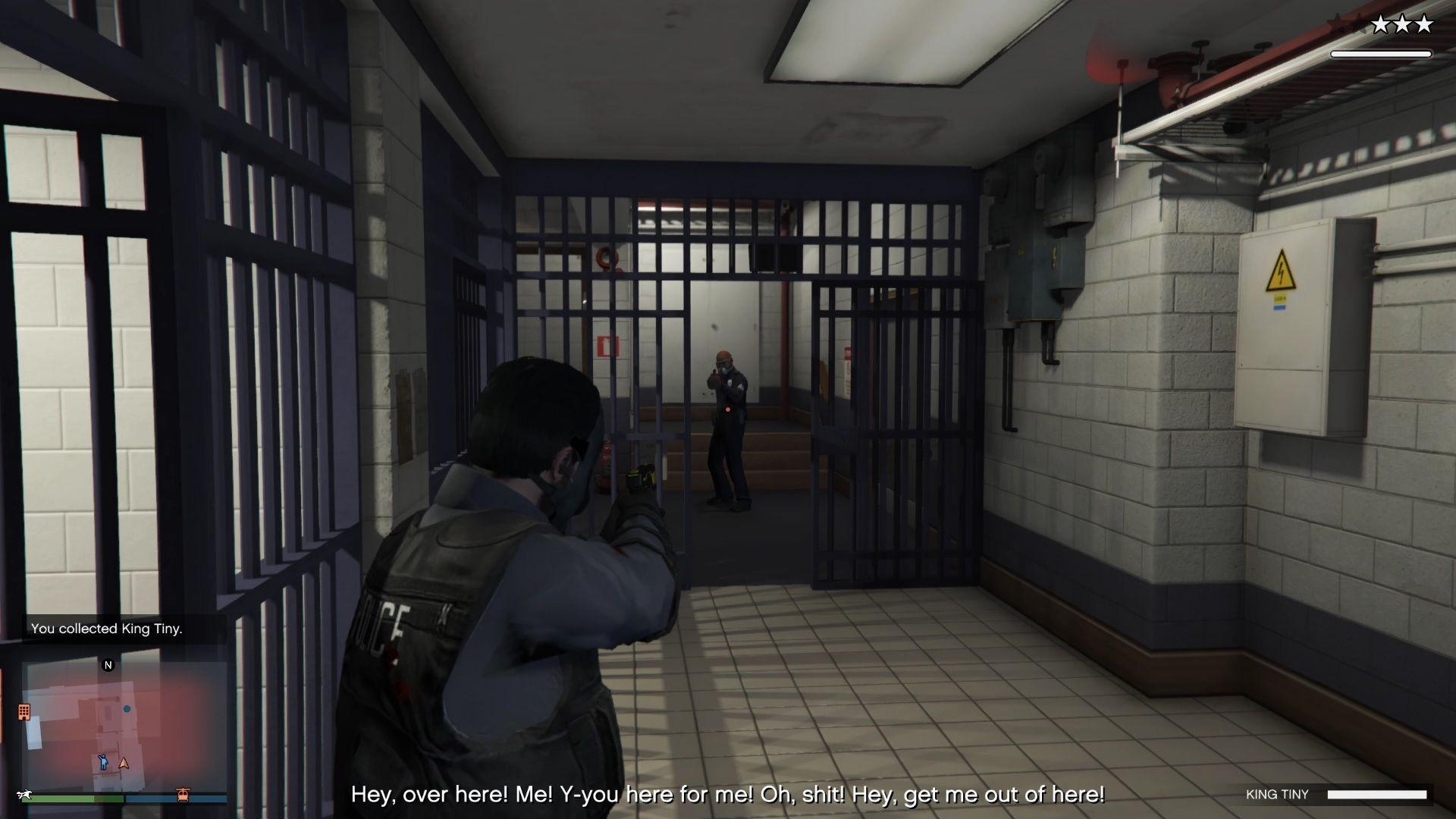Click the running character icon near the health bar
Viewport: 1456px width, 819px height.
[x=27, y=794]
